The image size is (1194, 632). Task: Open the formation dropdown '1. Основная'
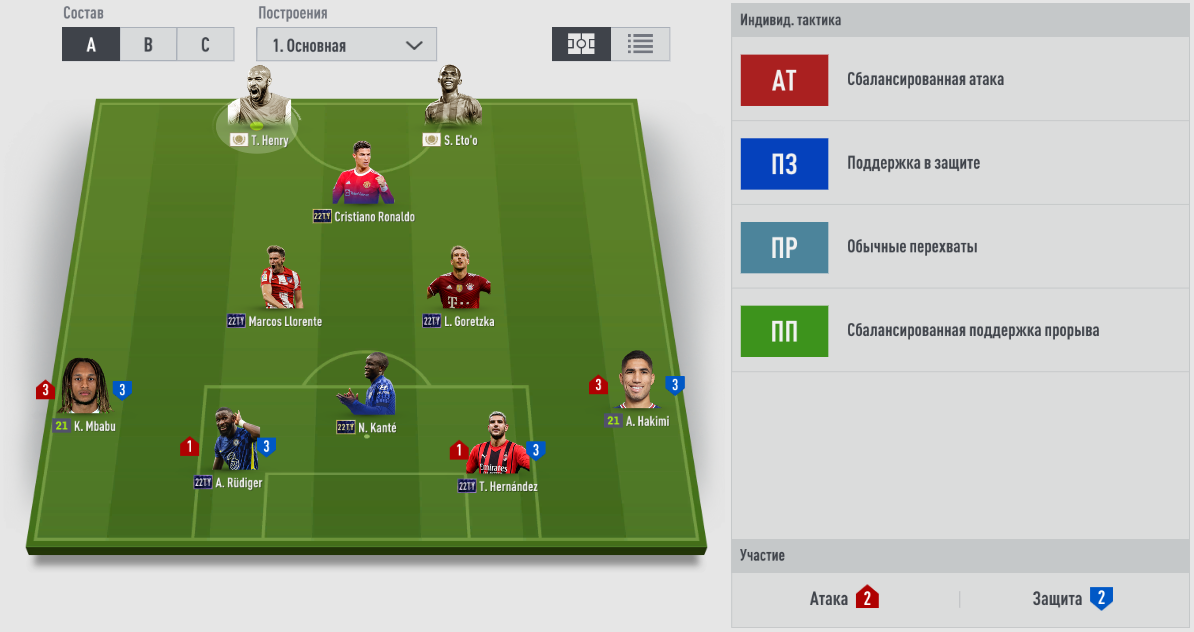[x=346, y=45]
